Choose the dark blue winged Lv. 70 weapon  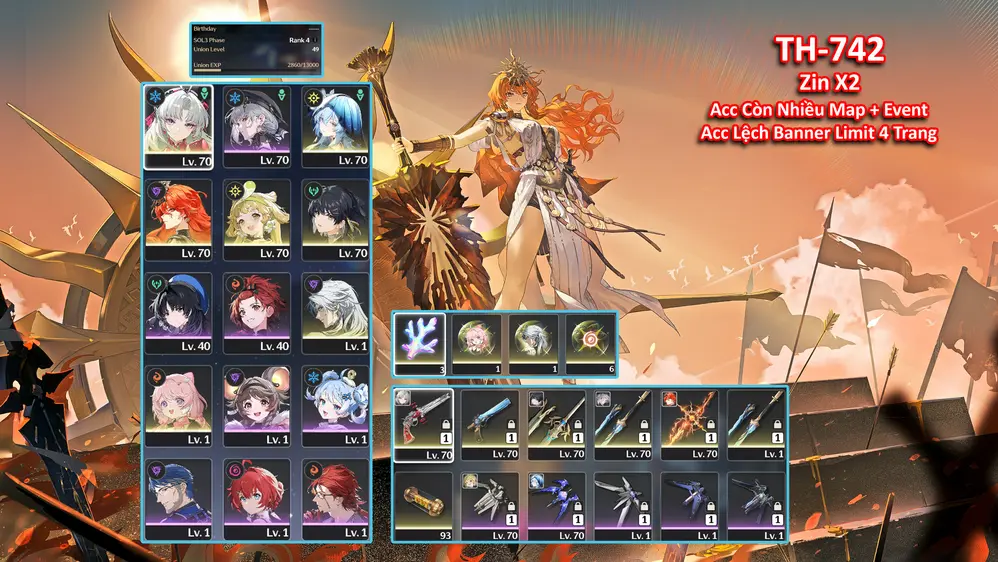click(x=556, y=506)
